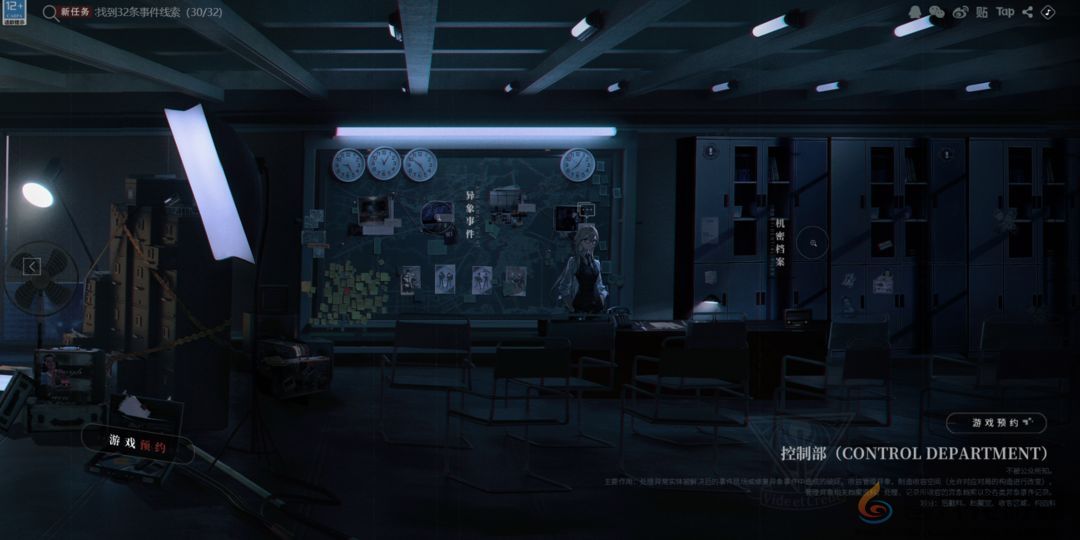
Task: Click the left arrow navigation button
Action: [x=32, y=266]
